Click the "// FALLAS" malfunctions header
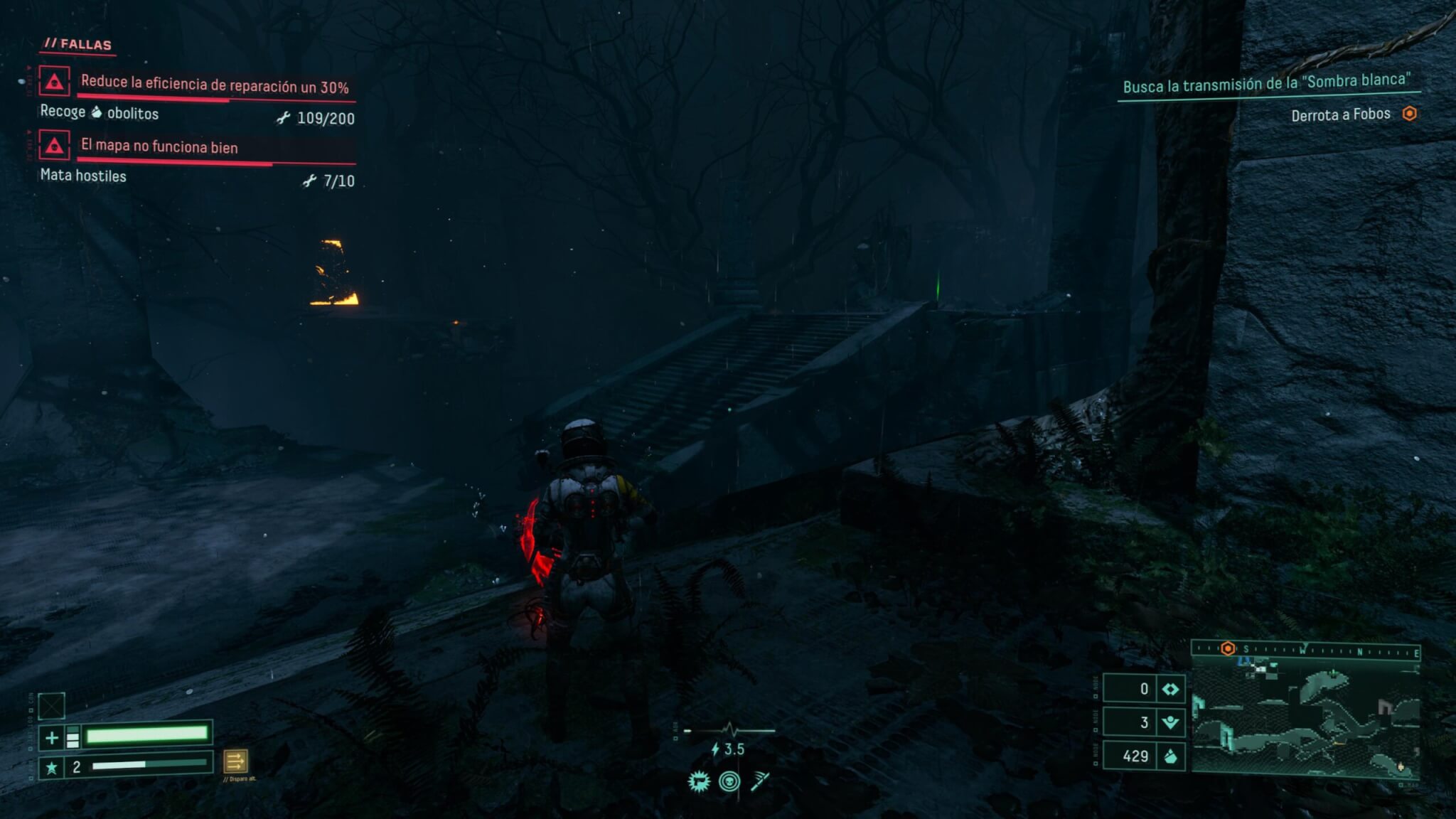 (78, 44)
